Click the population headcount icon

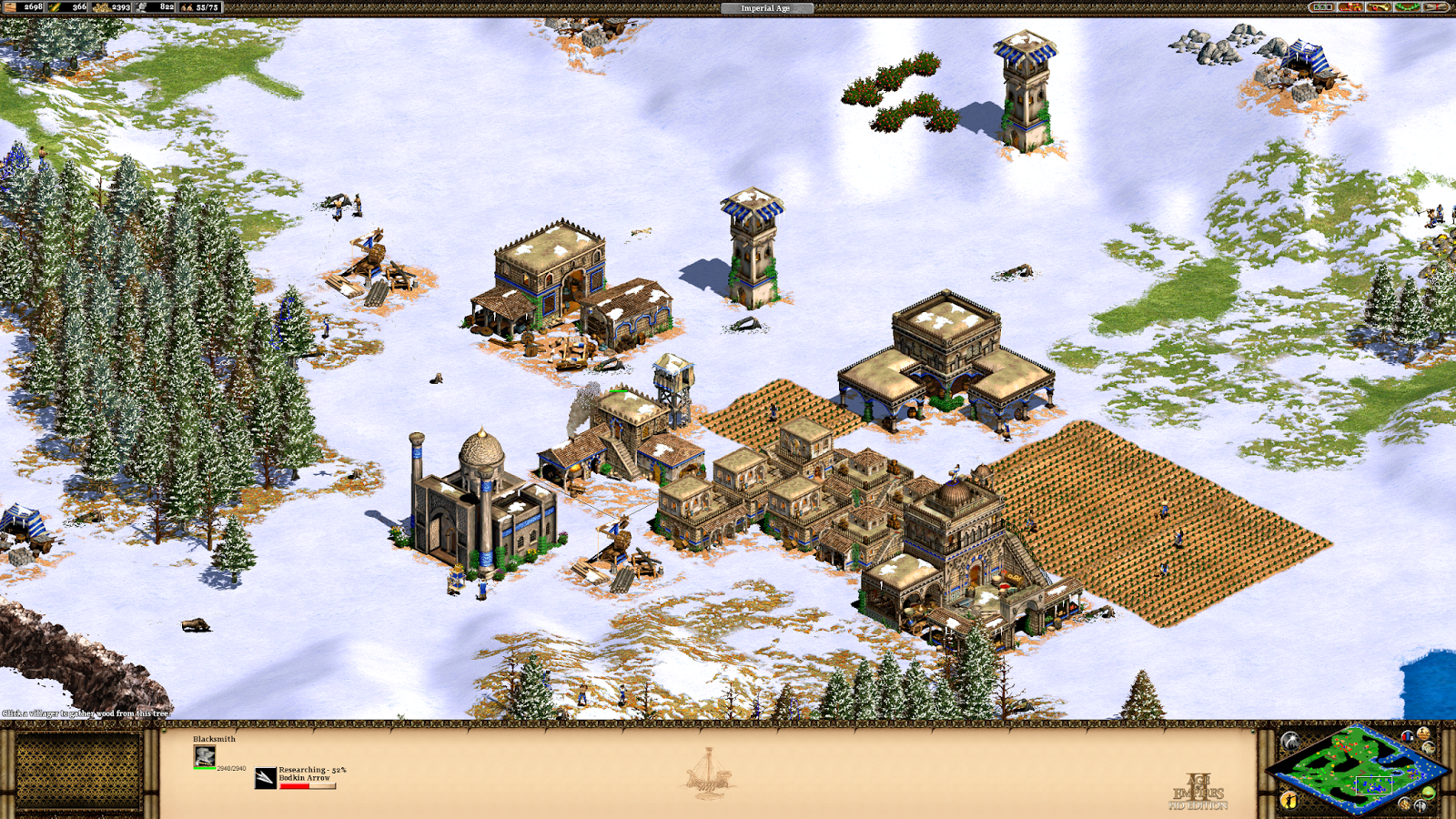tap(187, 7)
